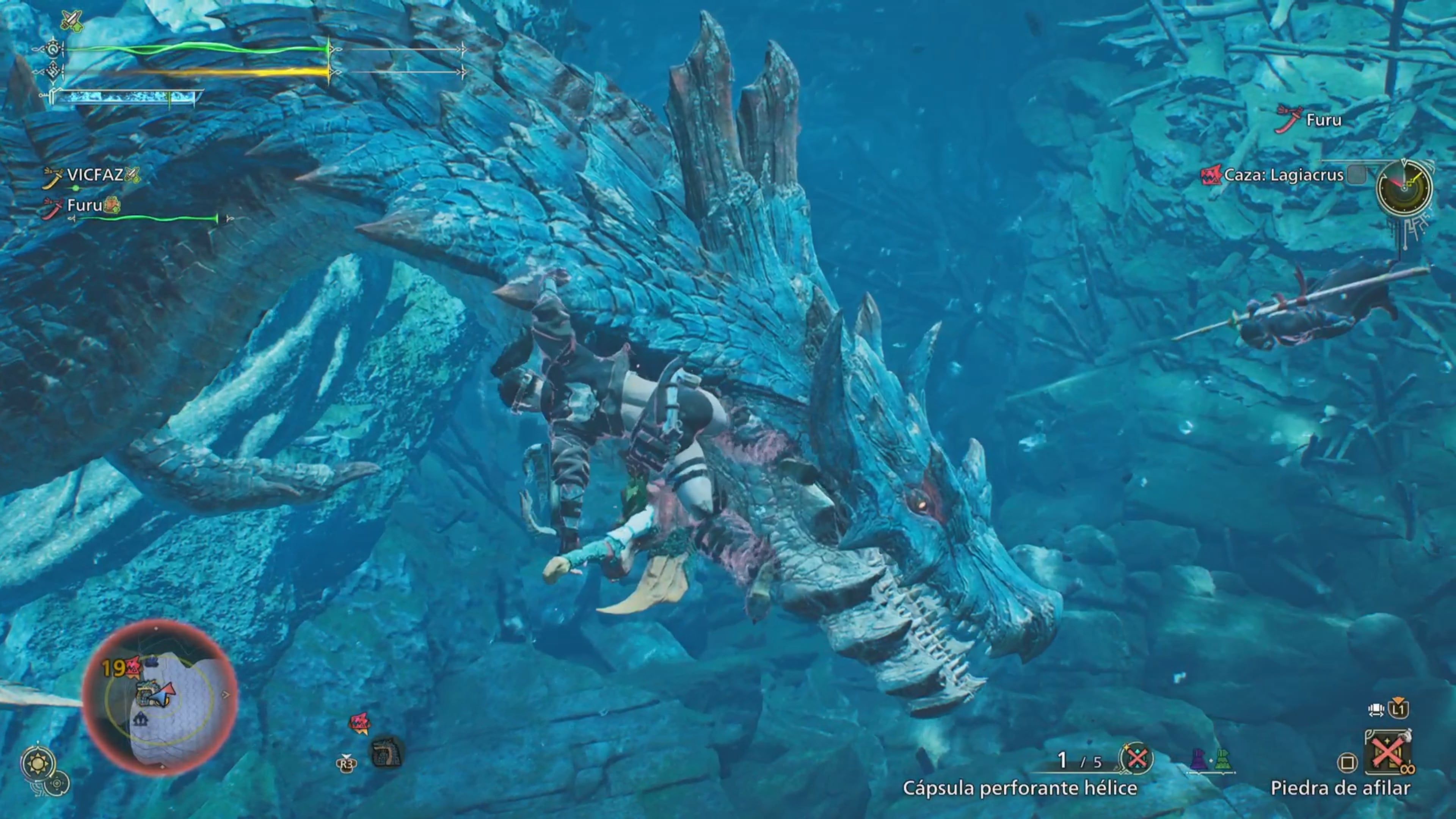This screenshot has height=819, width=1456.
Task: Expand the green ammo phial selector
Action: click(1222, 759)
